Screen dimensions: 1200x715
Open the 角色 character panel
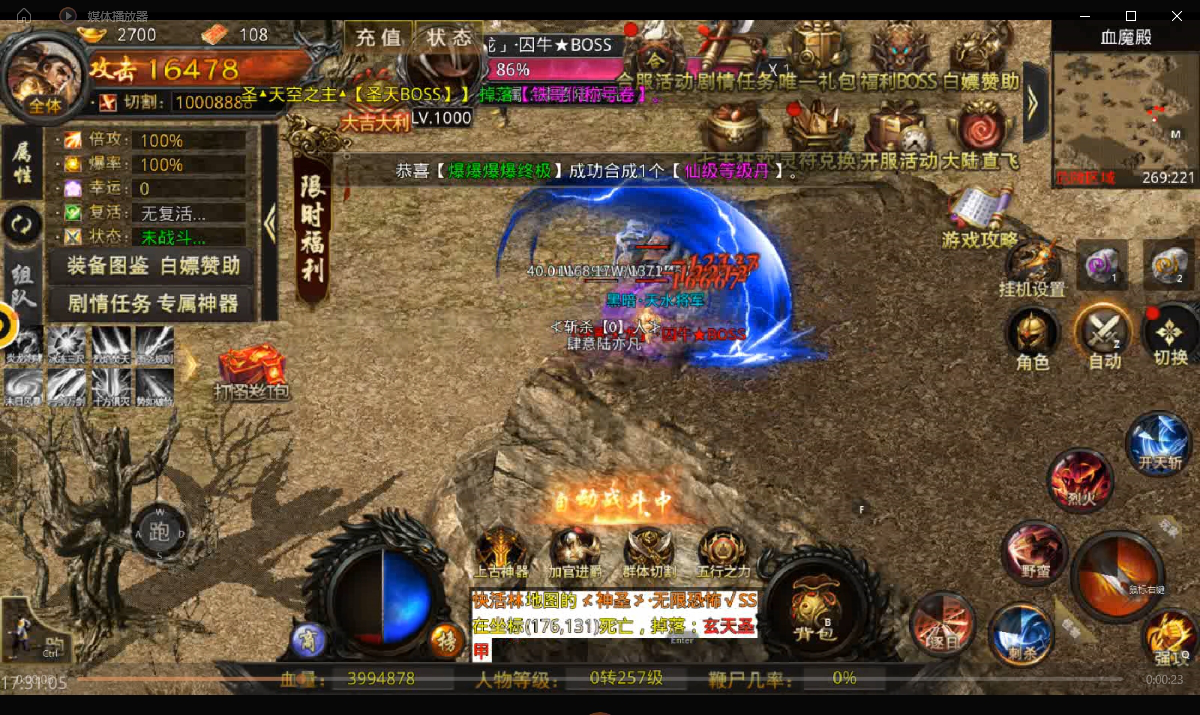coord(1032,337)
